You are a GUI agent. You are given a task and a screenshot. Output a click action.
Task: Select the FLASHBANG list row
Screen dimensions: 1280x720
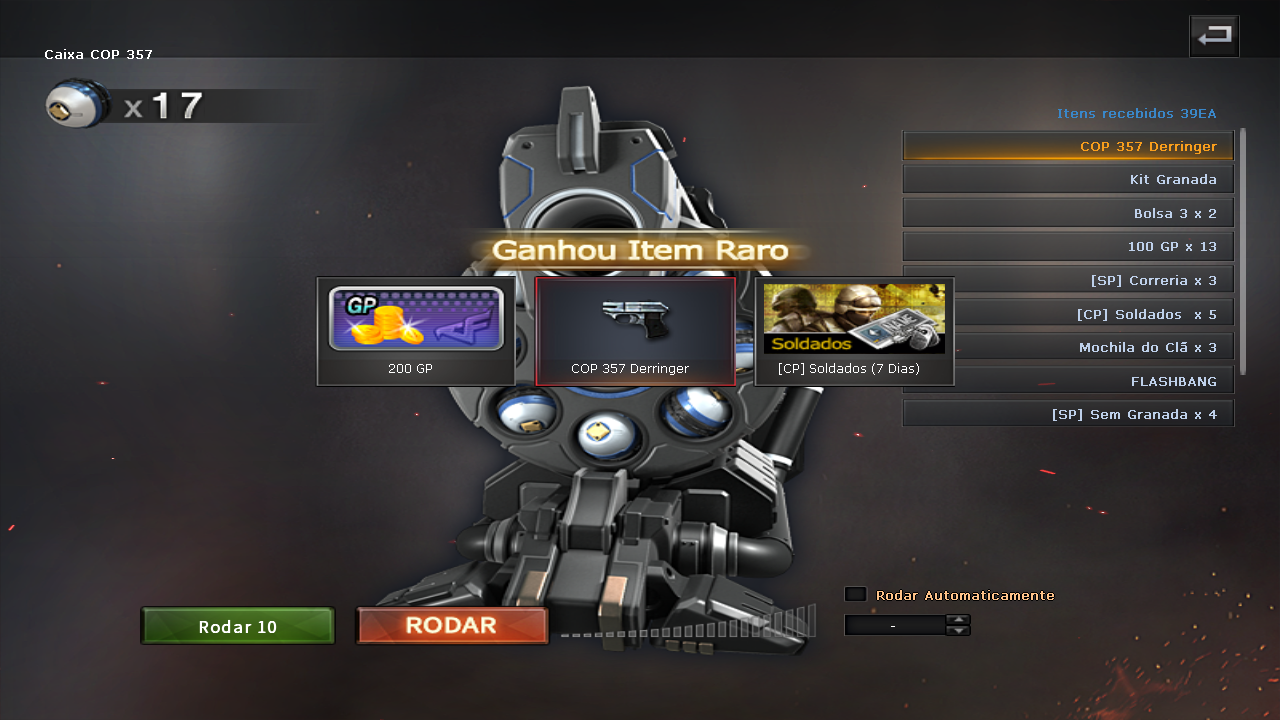coord(1068,381)
